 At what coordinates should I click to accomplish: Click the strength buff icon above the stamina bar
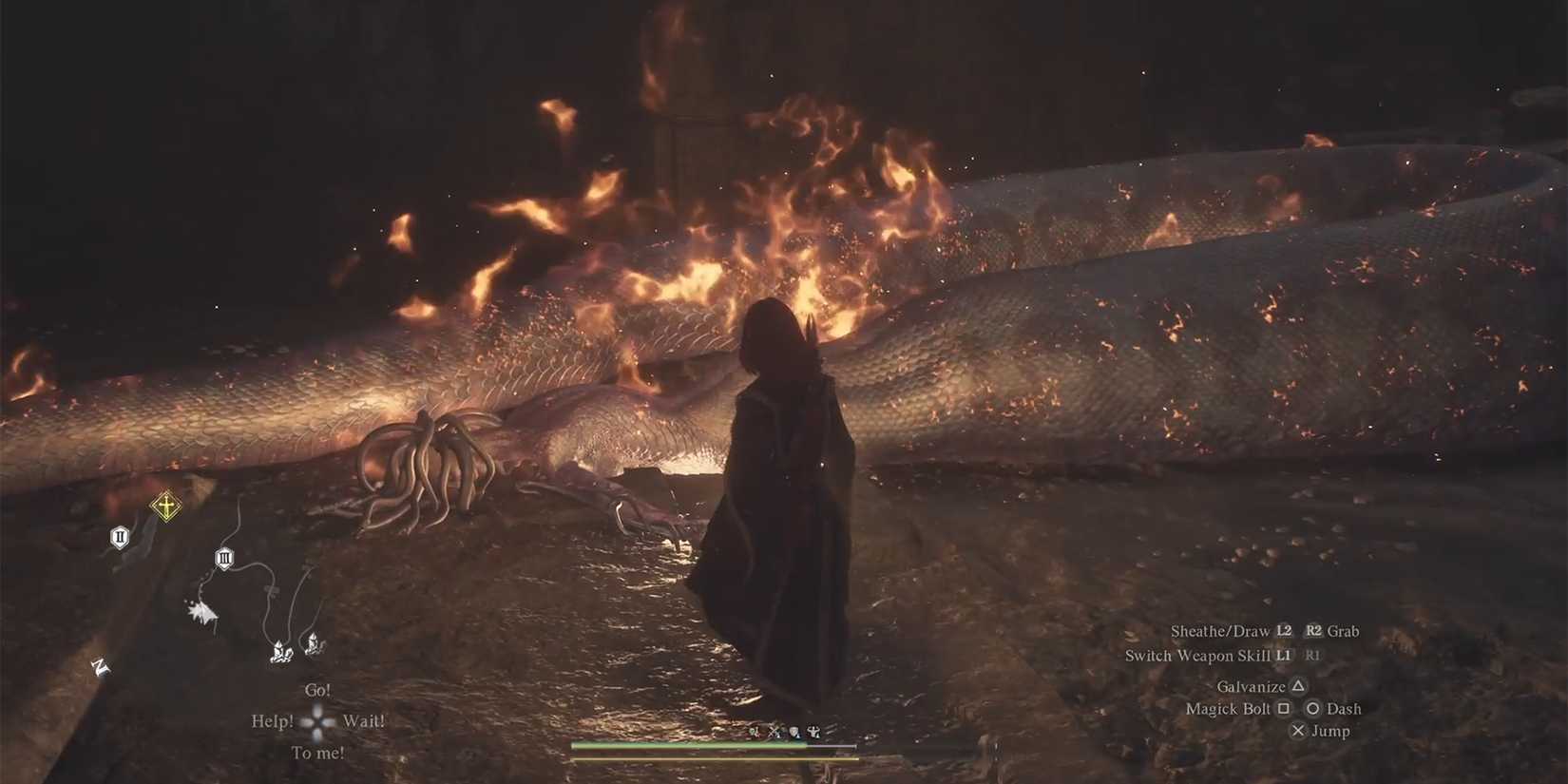(x=815, y=733)
